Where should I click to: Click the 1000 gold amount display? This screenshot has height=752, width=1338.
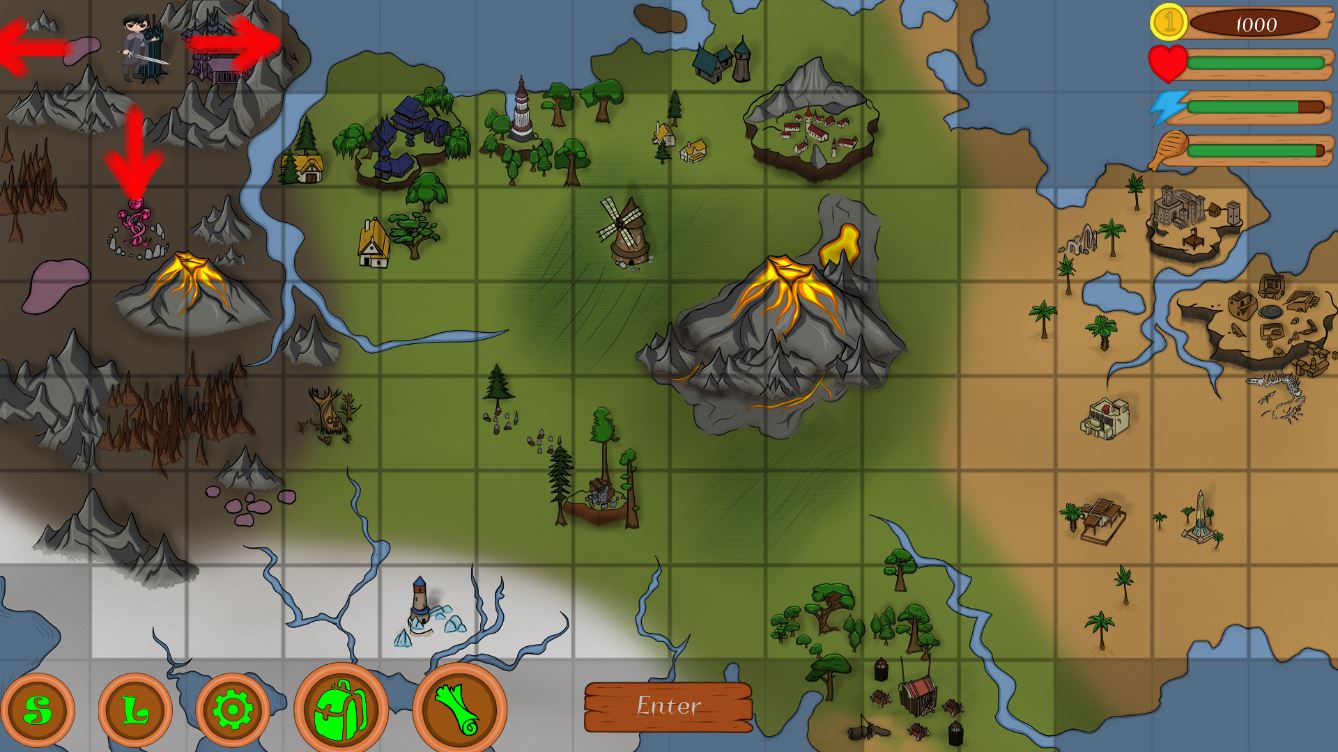1256,23
